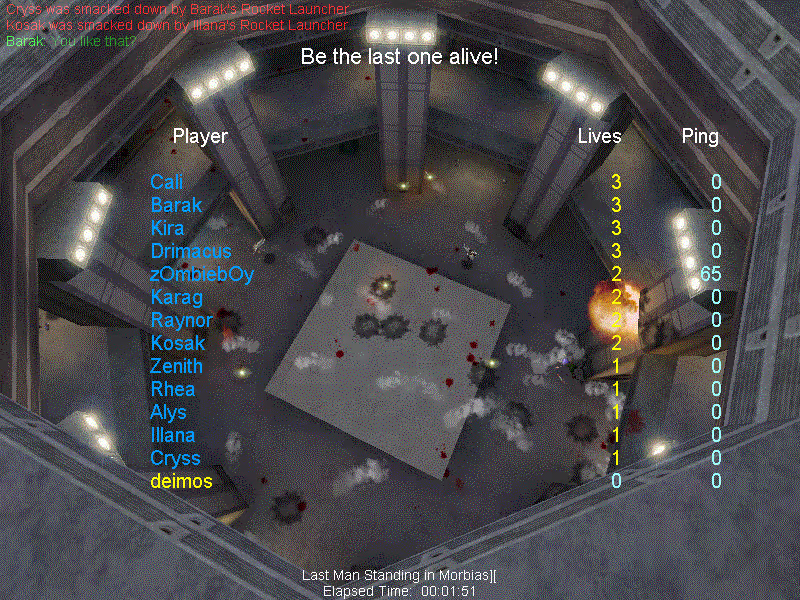This screenshot has width=800, height=600.
Task: Select the Cryss player row
Action: (x=175, y=458)
